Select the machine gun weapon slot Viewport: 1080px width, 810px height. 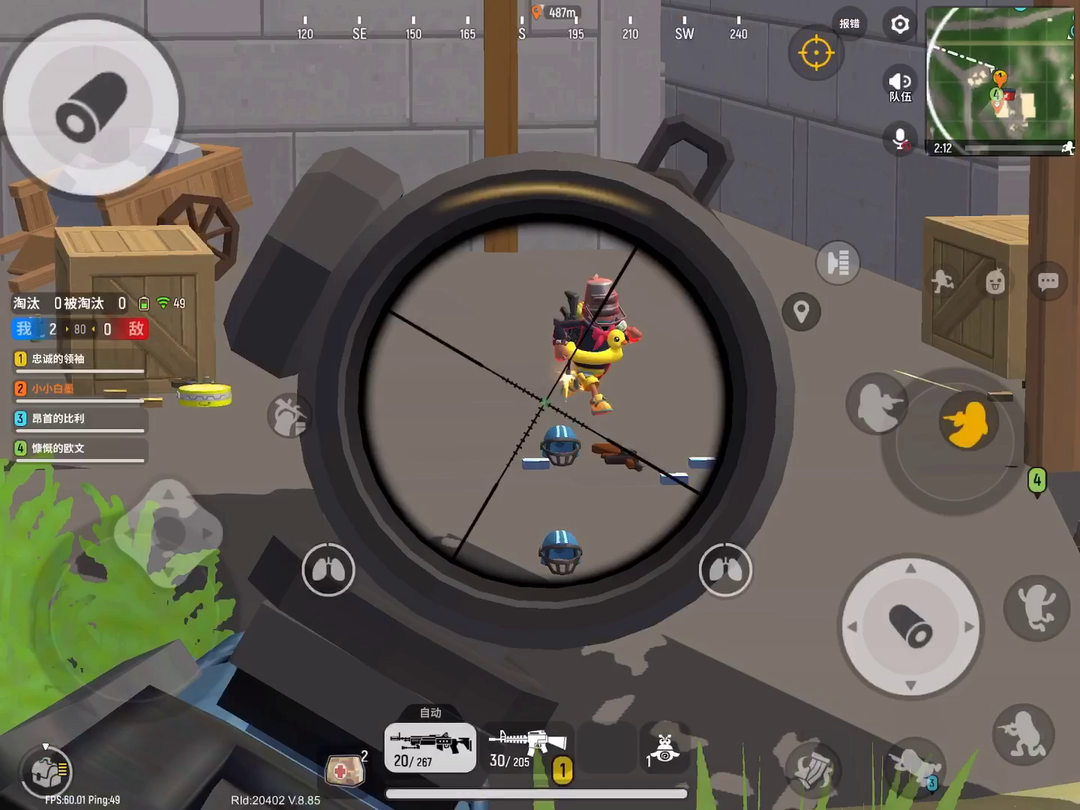click(x=430, y=747)
